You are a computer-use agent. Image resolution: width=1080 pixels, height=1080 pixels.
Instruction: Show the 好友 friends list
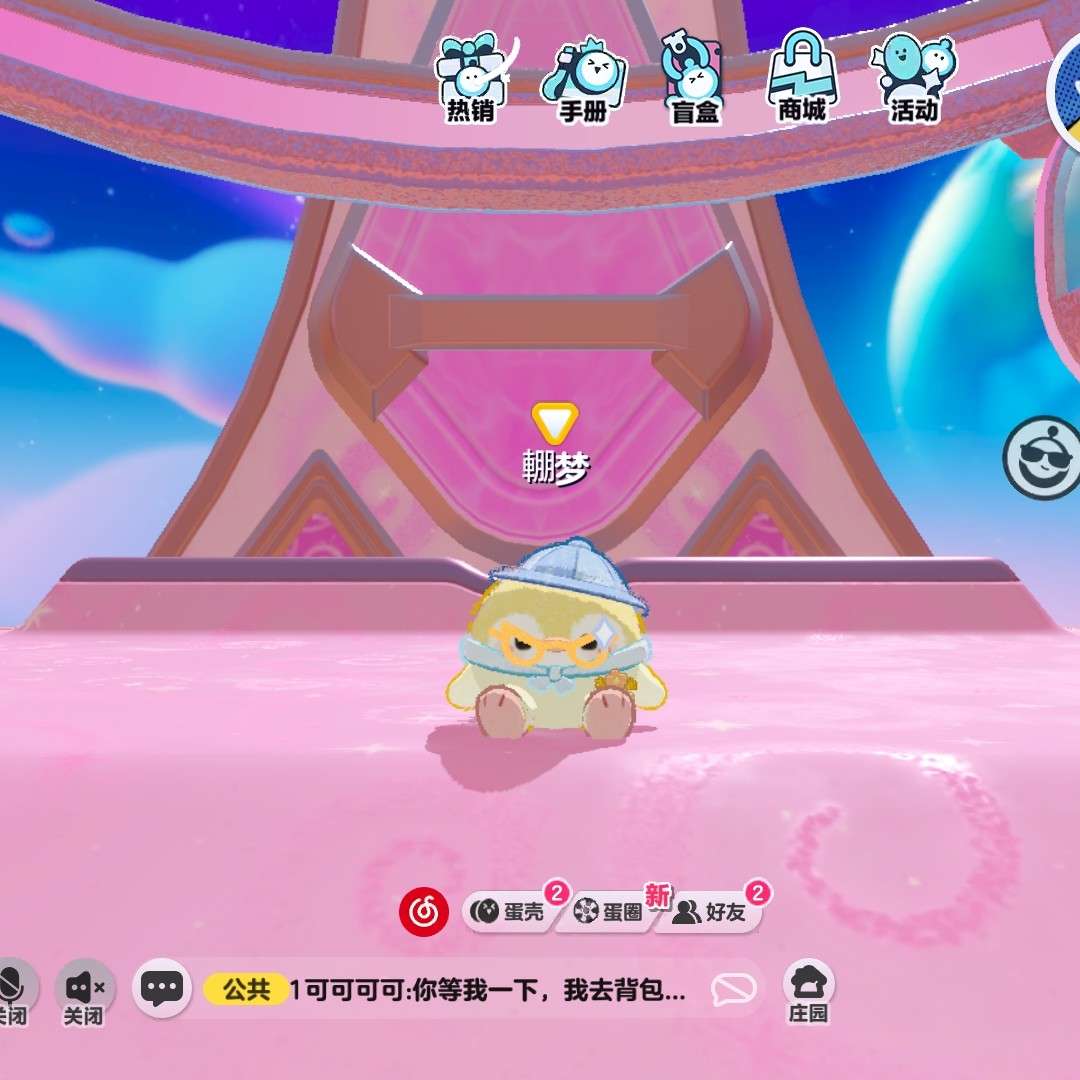[712, 912]
